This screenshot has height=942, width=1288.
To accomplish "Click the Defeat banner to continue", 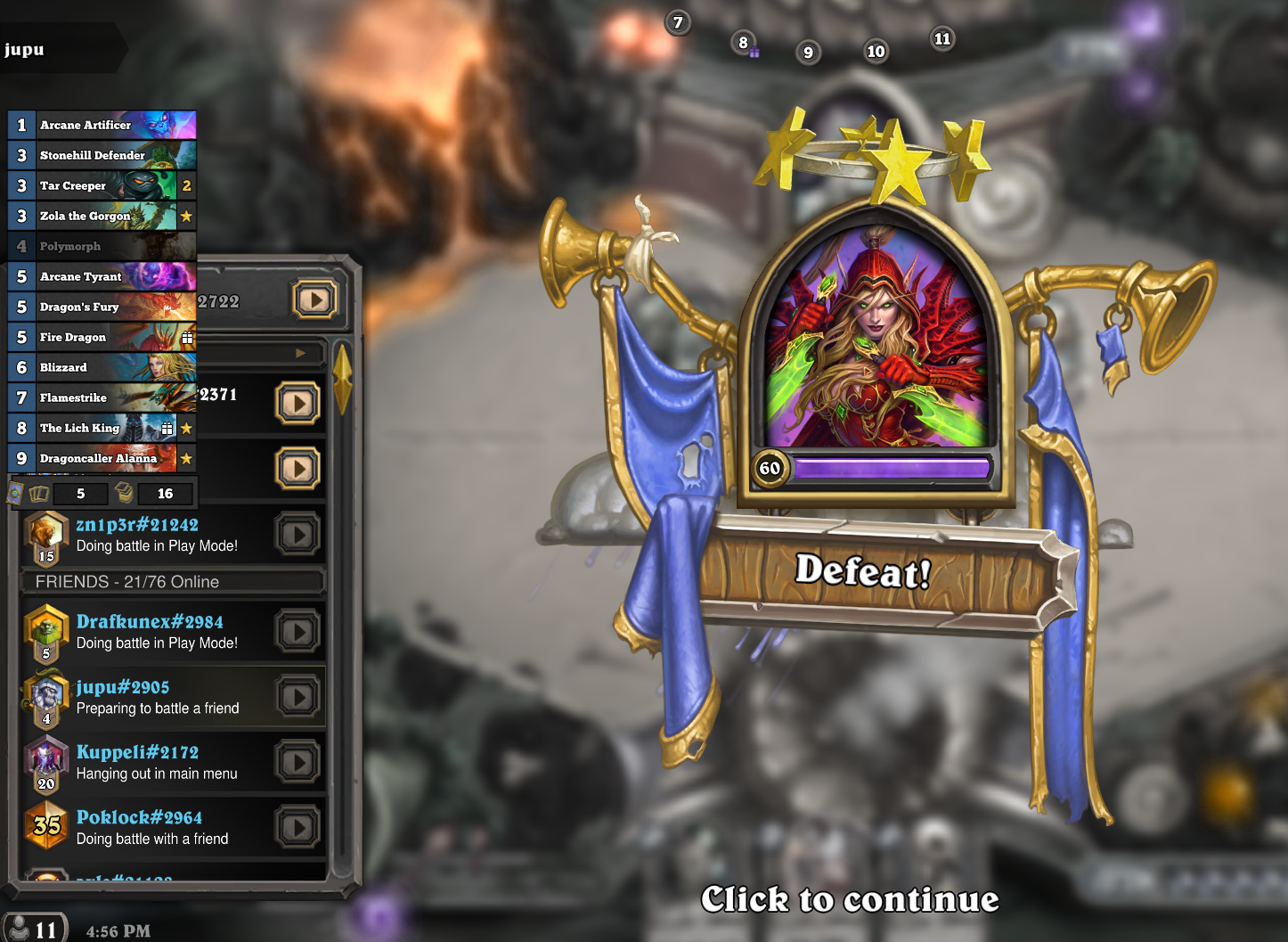I will pyautogui.click(x=862, y=571).
